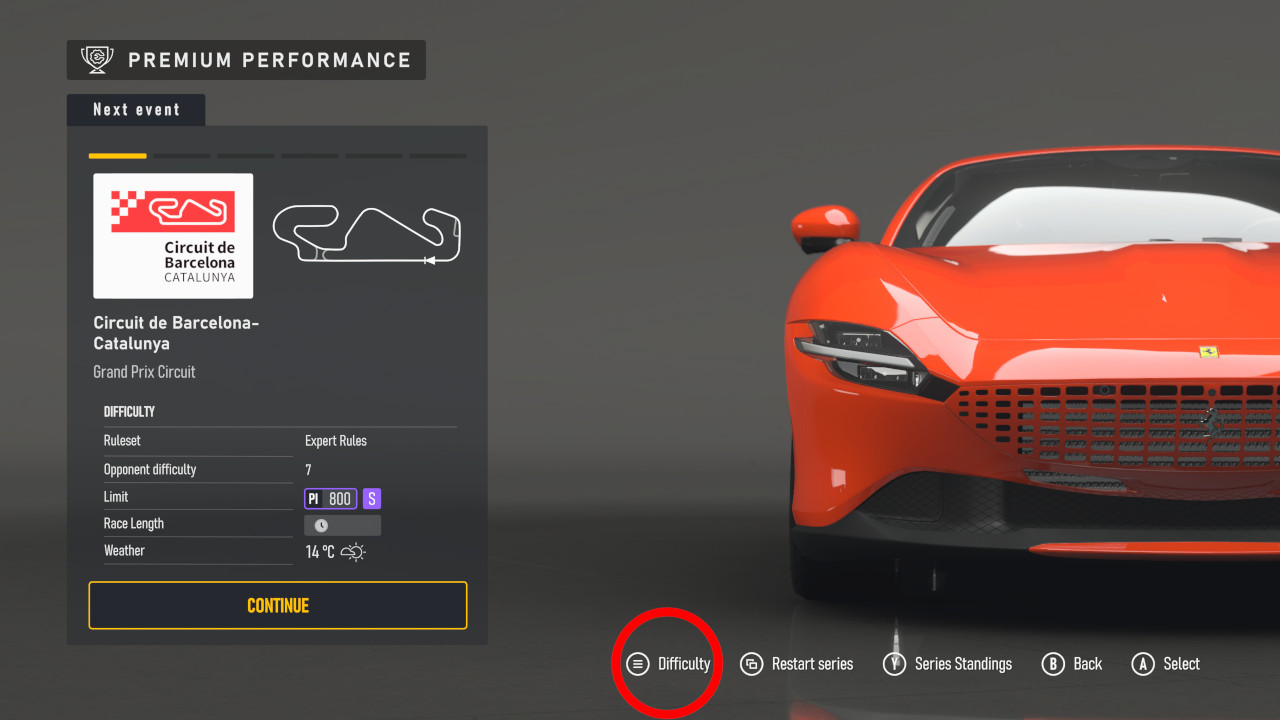Click the Y button icon for Series Standings
Screen dimensions: 1280x720
893,663
